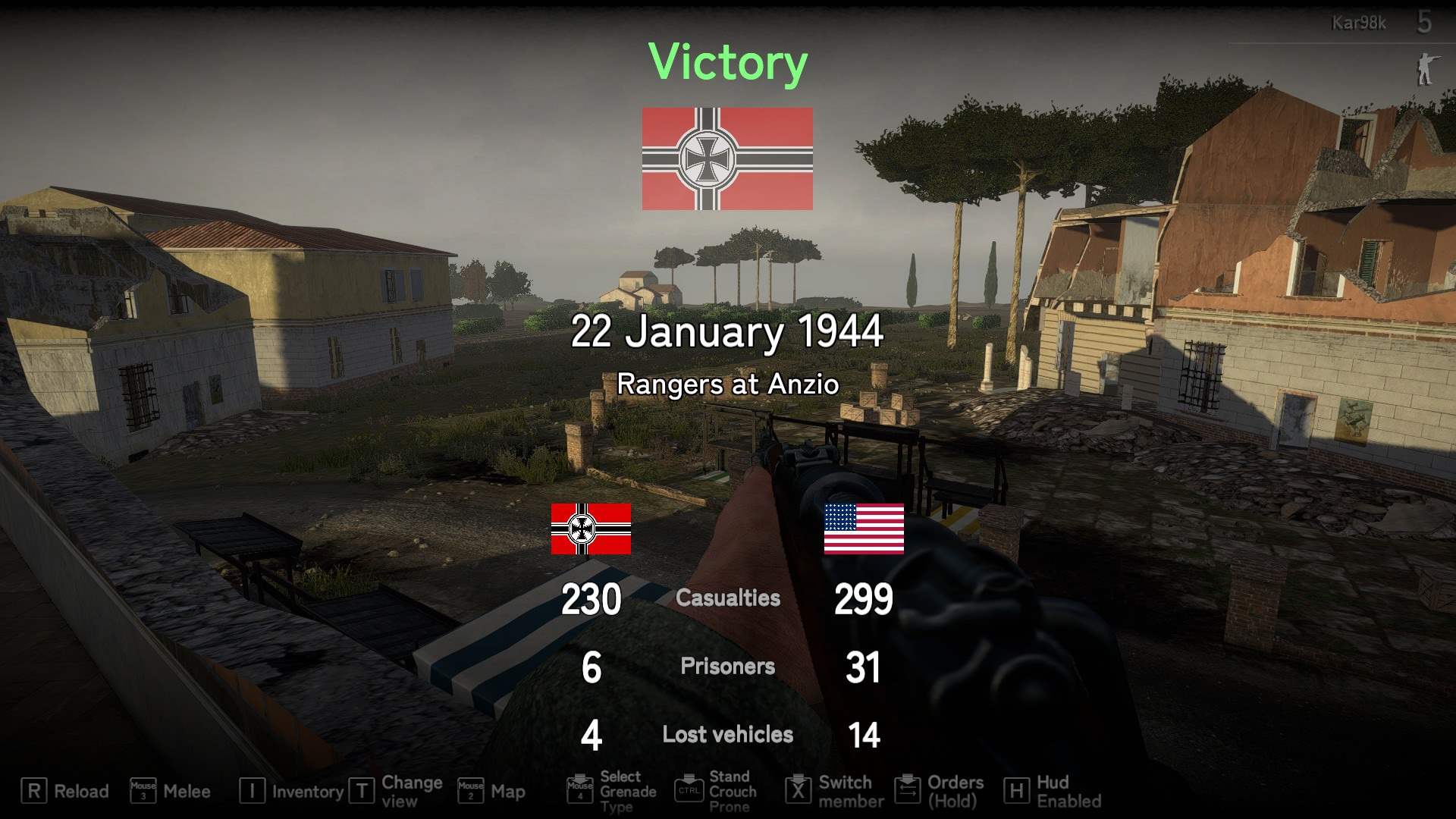Select the Kar98k weapon label
Screen dimensions: 1456x819
pos(1358,23)
